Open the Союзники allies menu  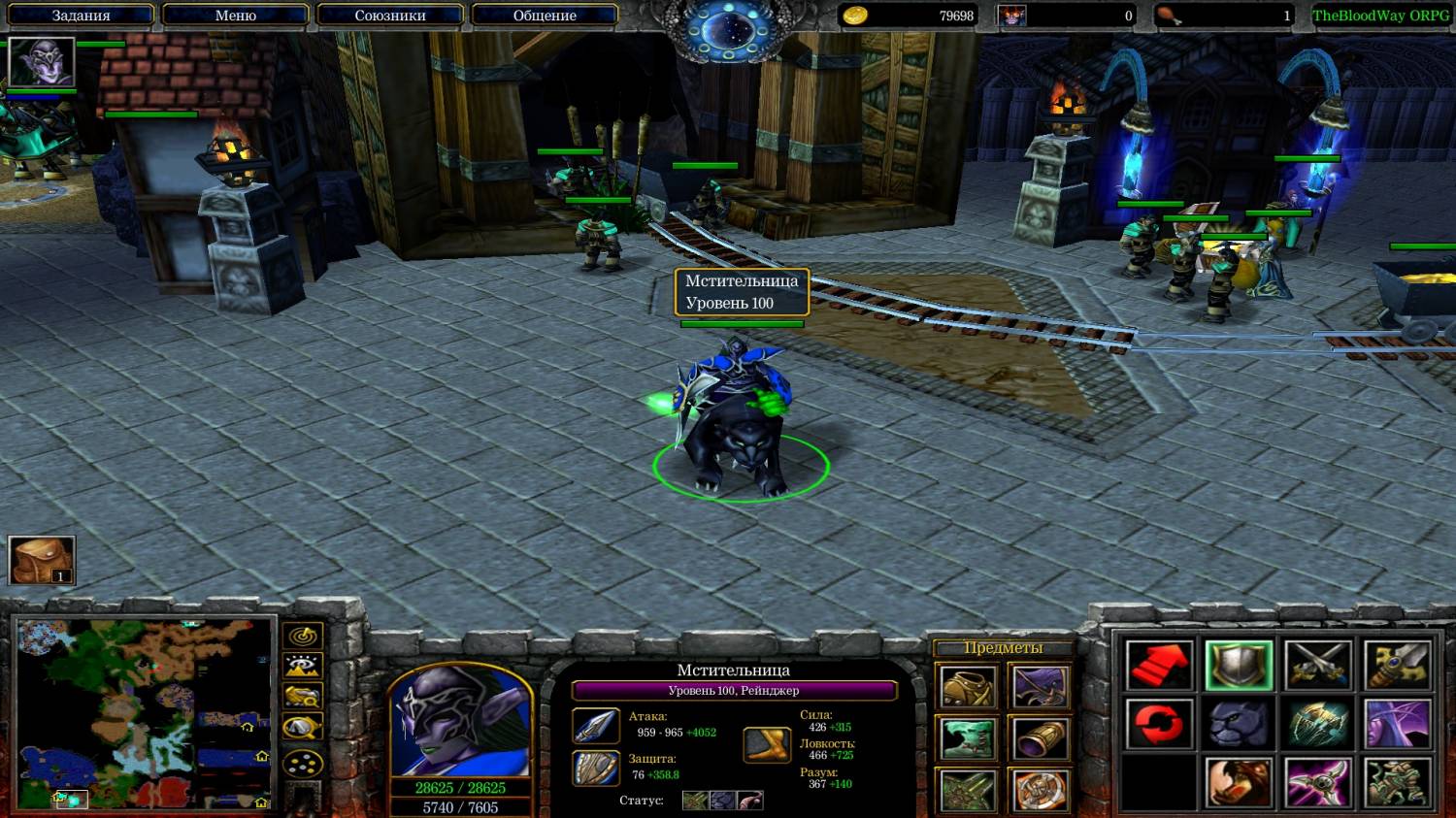390,16
